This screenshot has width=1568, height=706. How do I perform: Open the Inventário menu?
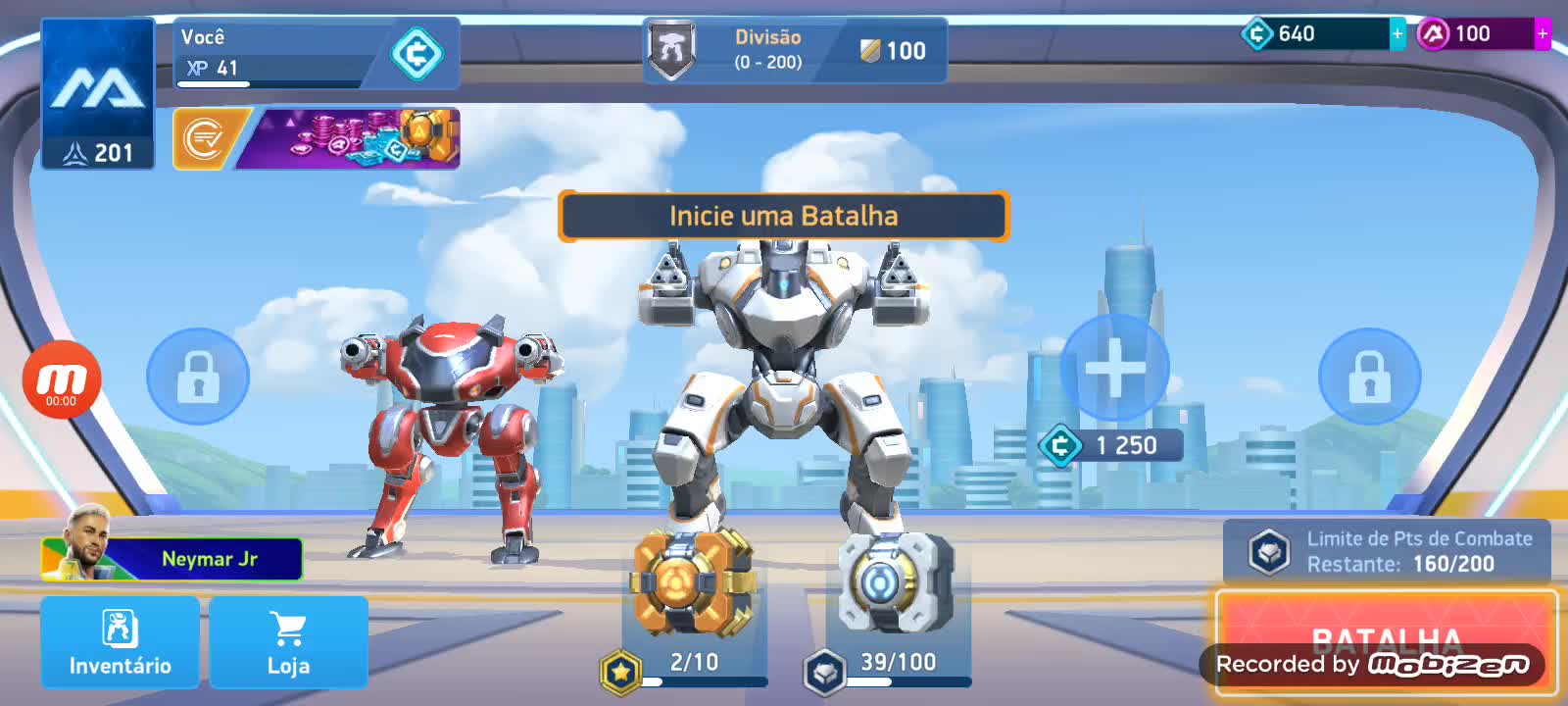tap(120, 642)
